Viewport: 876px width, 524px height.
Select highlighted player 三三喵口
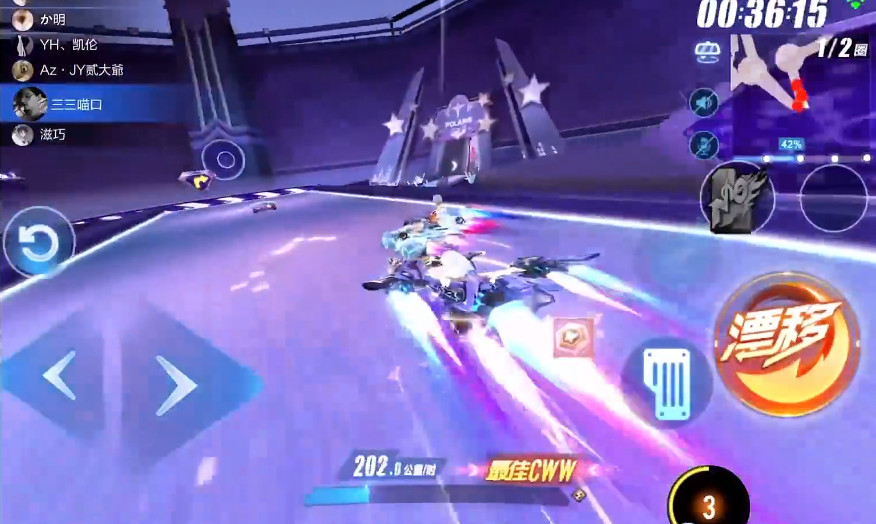[x=68, y=103]
